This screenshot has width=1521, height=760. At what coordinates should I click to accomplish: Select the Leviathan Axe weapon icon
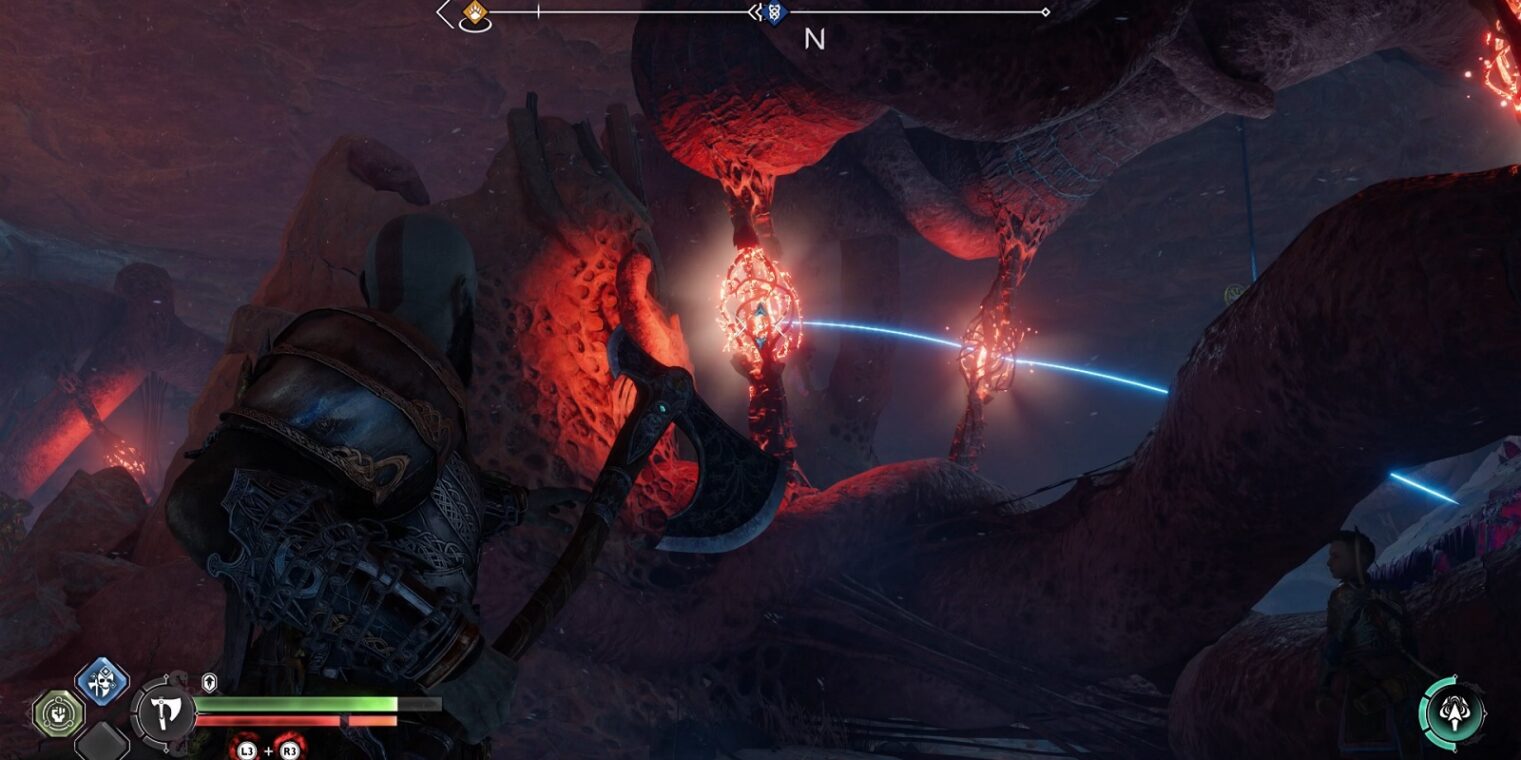coord(162,713)
